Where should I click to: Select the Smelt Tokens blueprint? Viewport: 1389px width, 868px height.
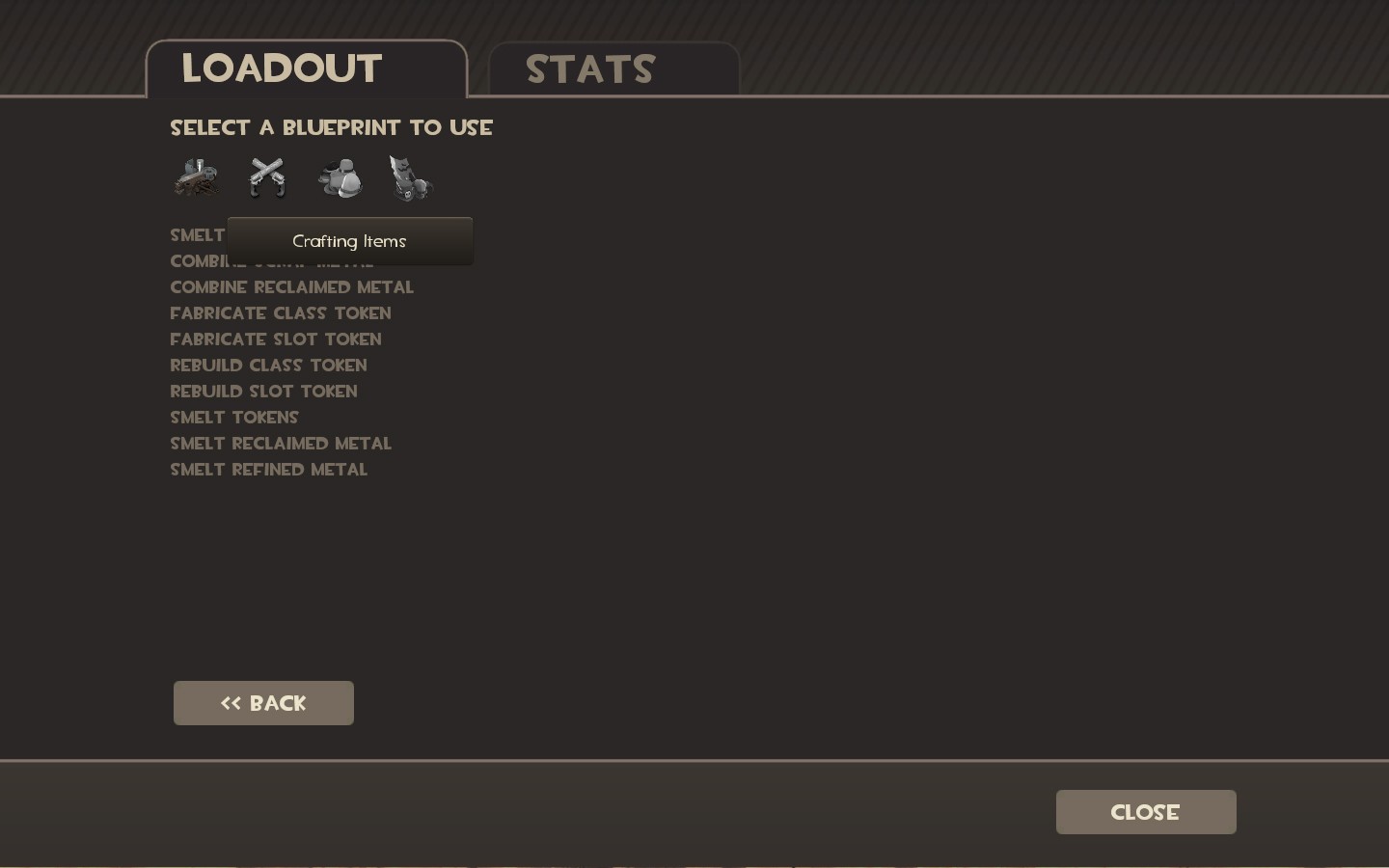click(233, 417)
